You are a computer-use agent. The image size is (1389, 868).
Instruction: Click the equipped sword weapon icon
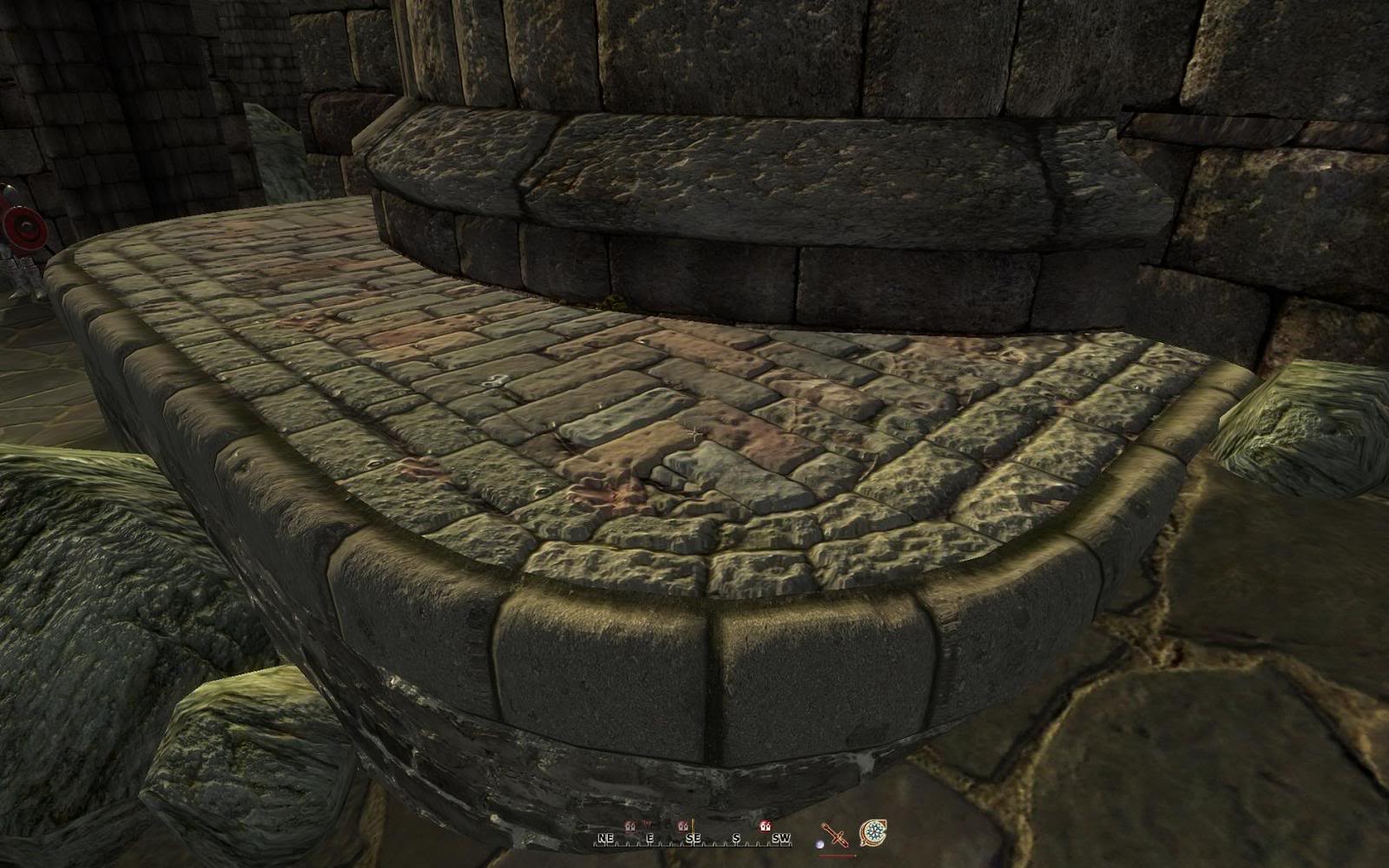click(x=835, y=835)
